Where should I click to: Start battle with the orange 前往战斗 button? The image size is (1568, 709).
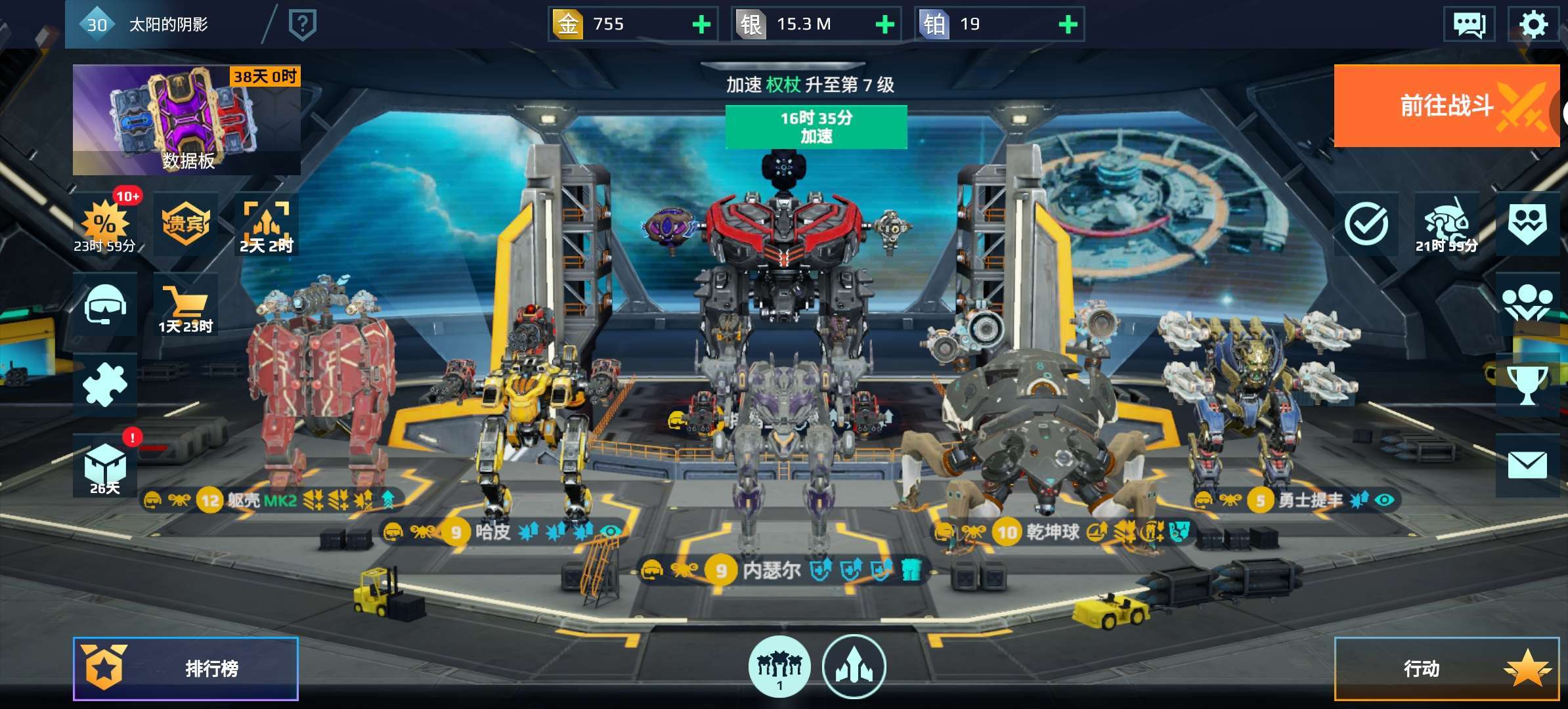pos(1446,106)
